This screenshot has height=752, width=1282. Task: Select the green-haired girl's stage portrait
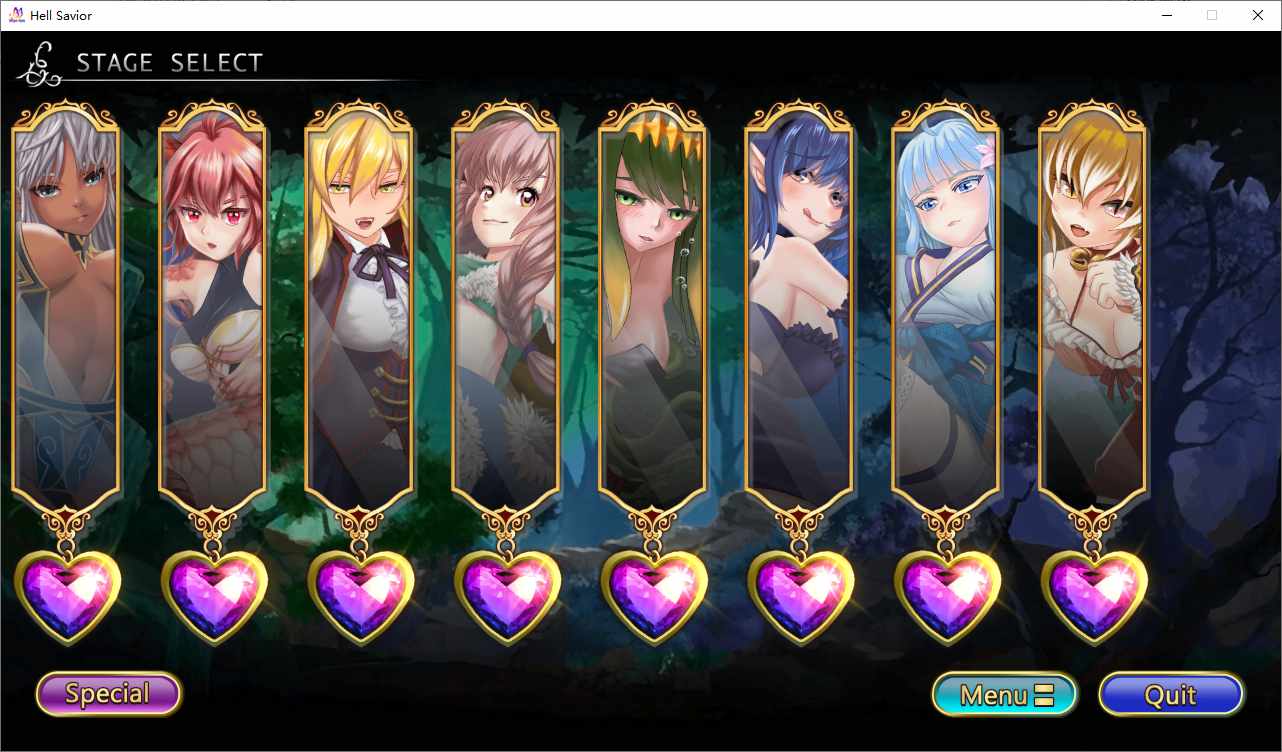point(653,300)
